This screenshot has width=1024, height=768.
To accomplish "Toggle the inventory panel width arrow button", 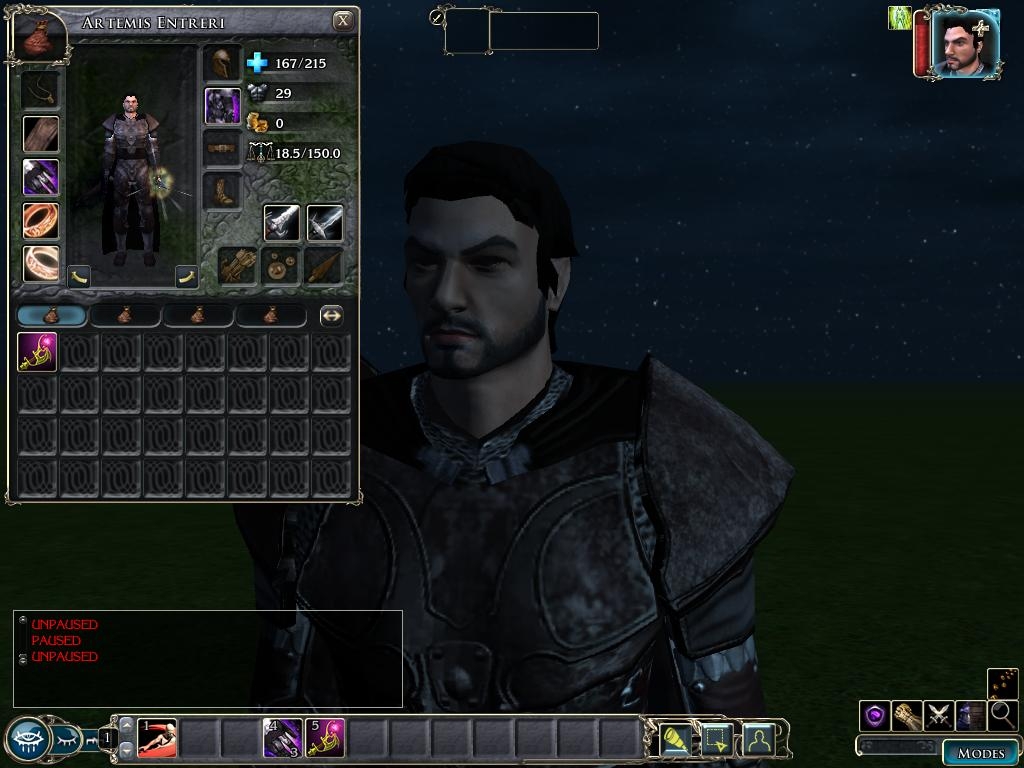I will pyautogui.click(x=331, y=316).
